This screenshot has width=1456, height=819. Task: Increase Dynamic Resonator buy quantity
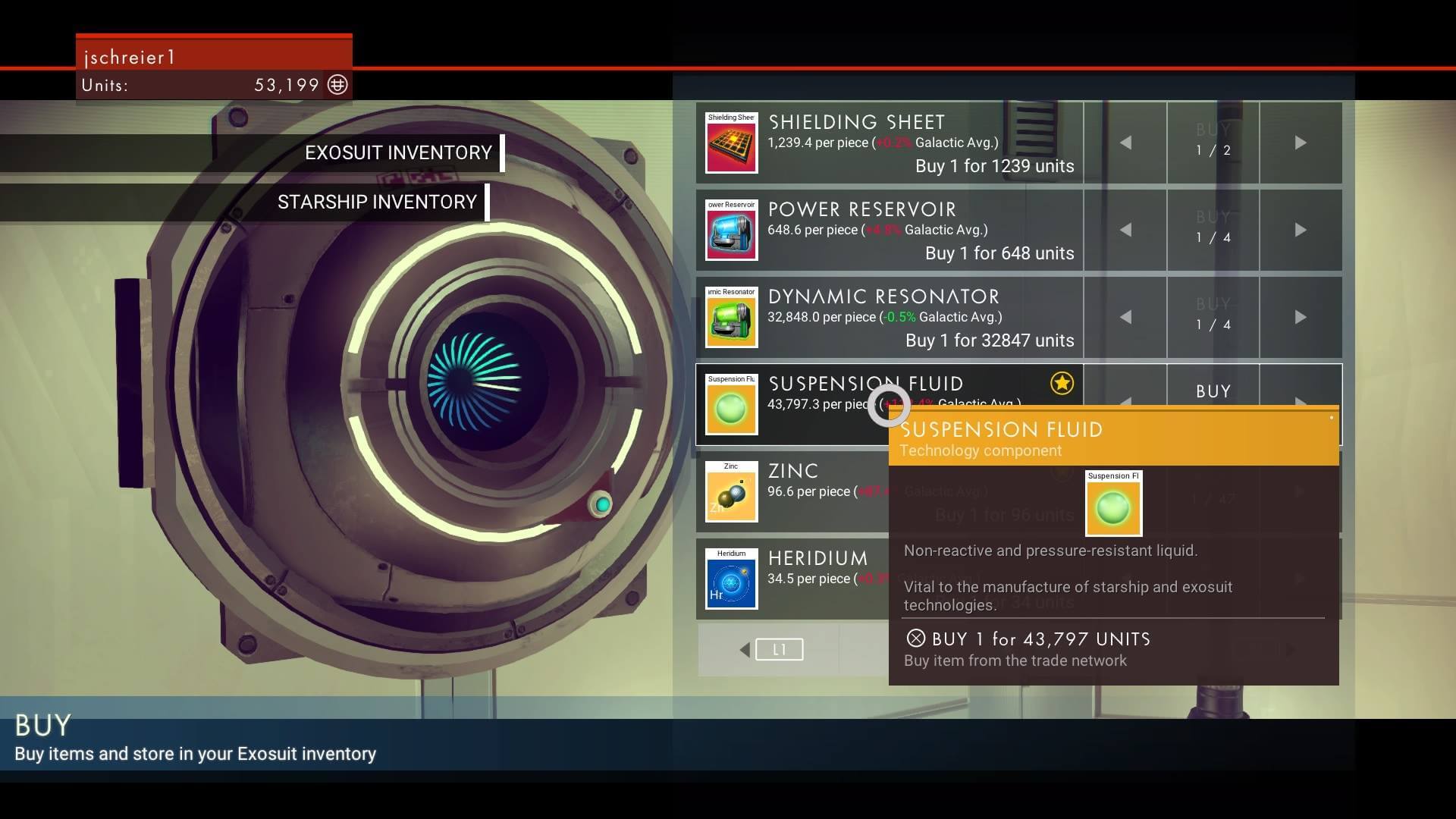pyautogui.click(x=1300, y=317)
